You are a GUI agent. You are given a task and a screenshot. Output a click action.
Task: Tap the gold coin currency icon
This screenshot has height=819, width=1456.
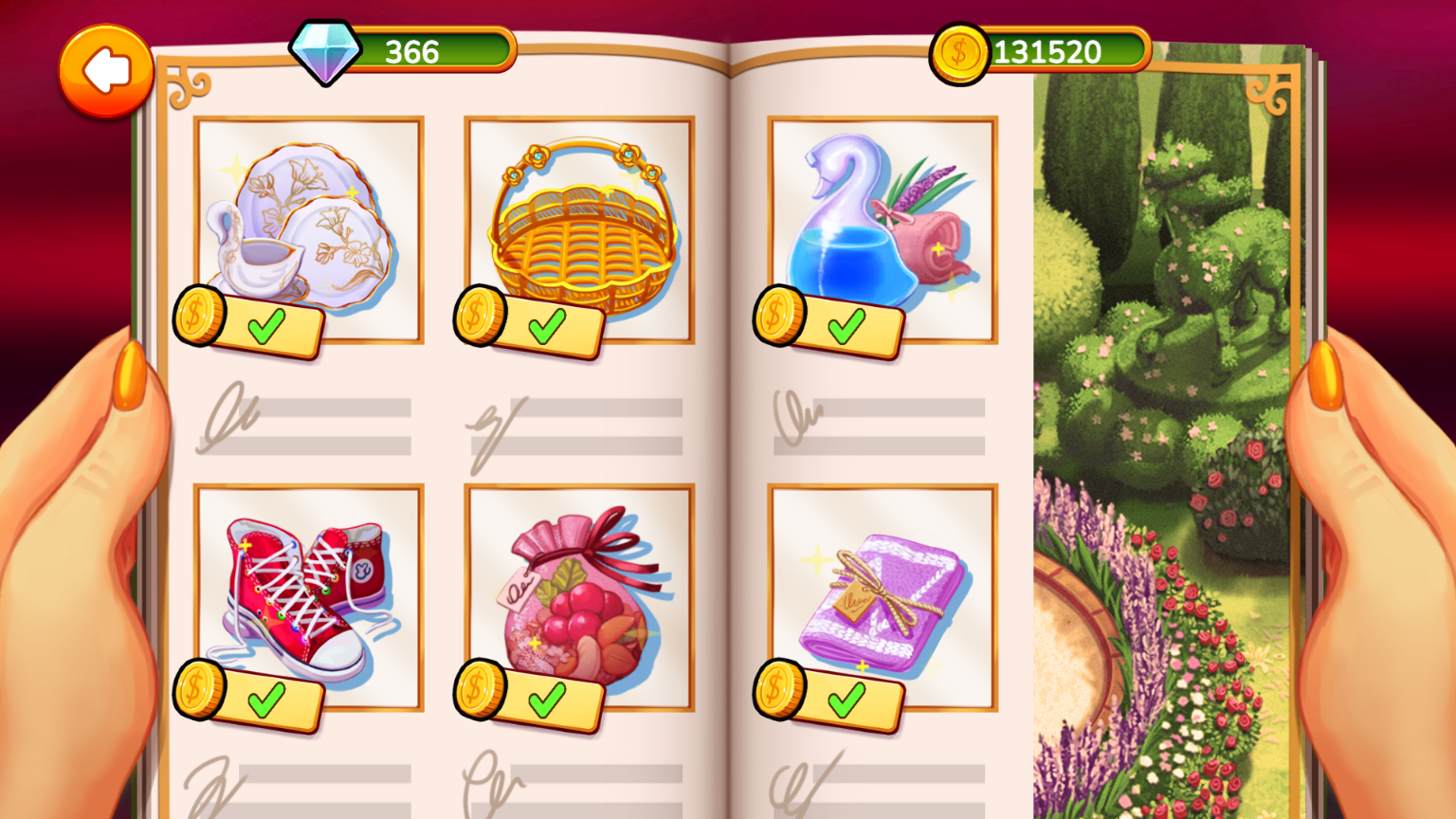[960, 52]
